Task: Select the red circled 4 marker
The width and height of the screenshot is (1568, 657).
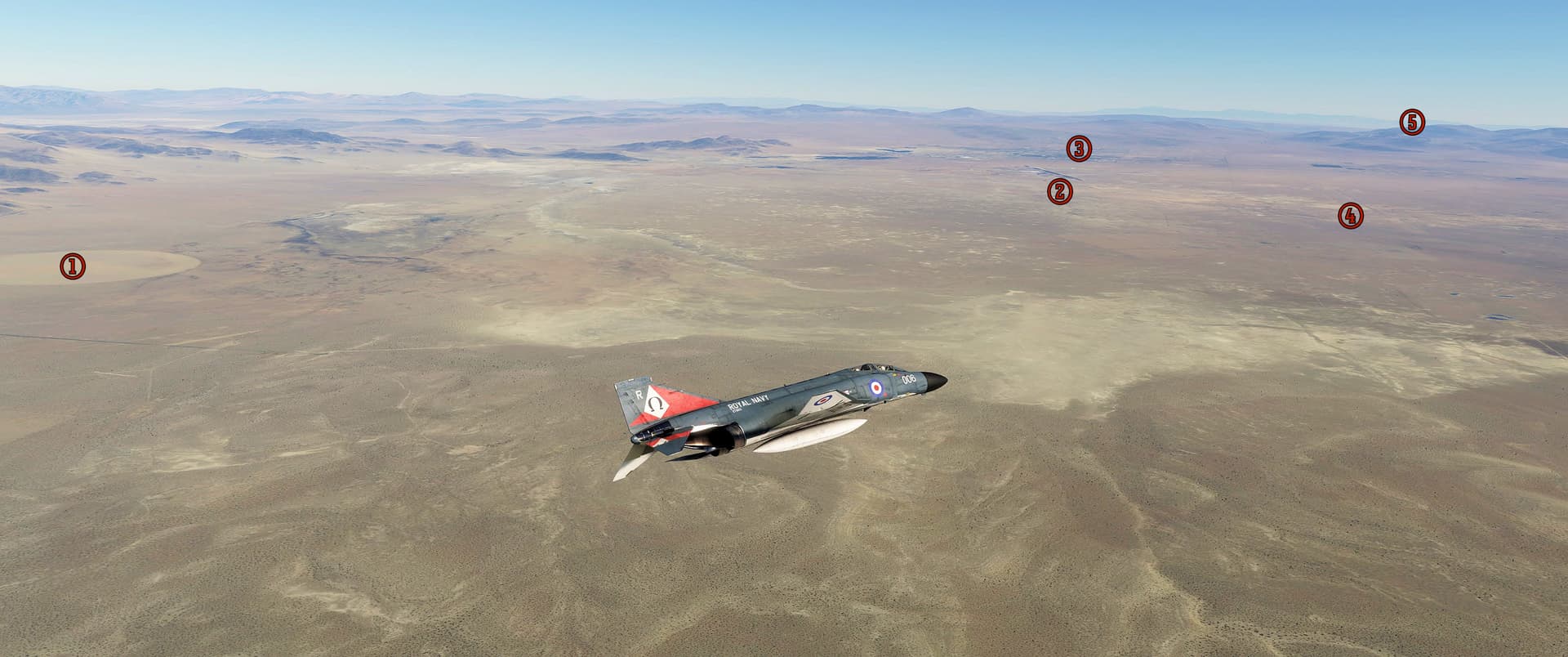Action: click(x=1350, y=216)
